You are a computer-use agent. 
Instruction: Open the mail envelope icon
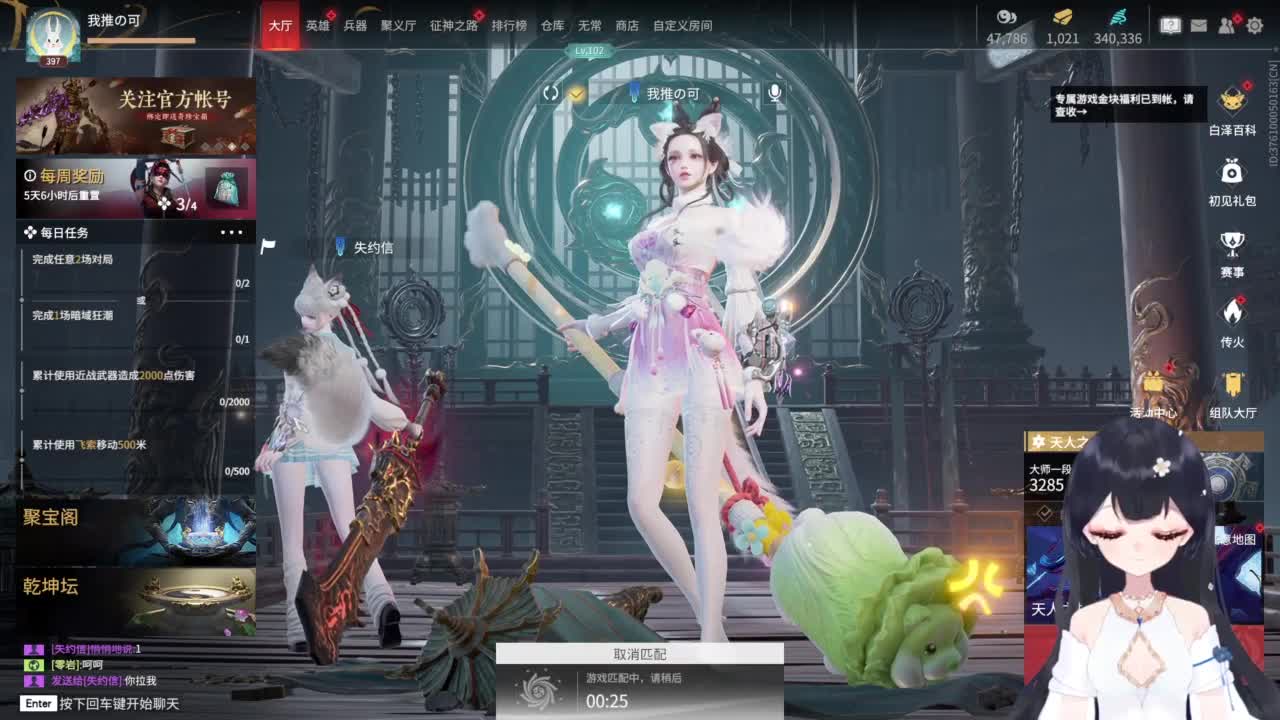1198,26
